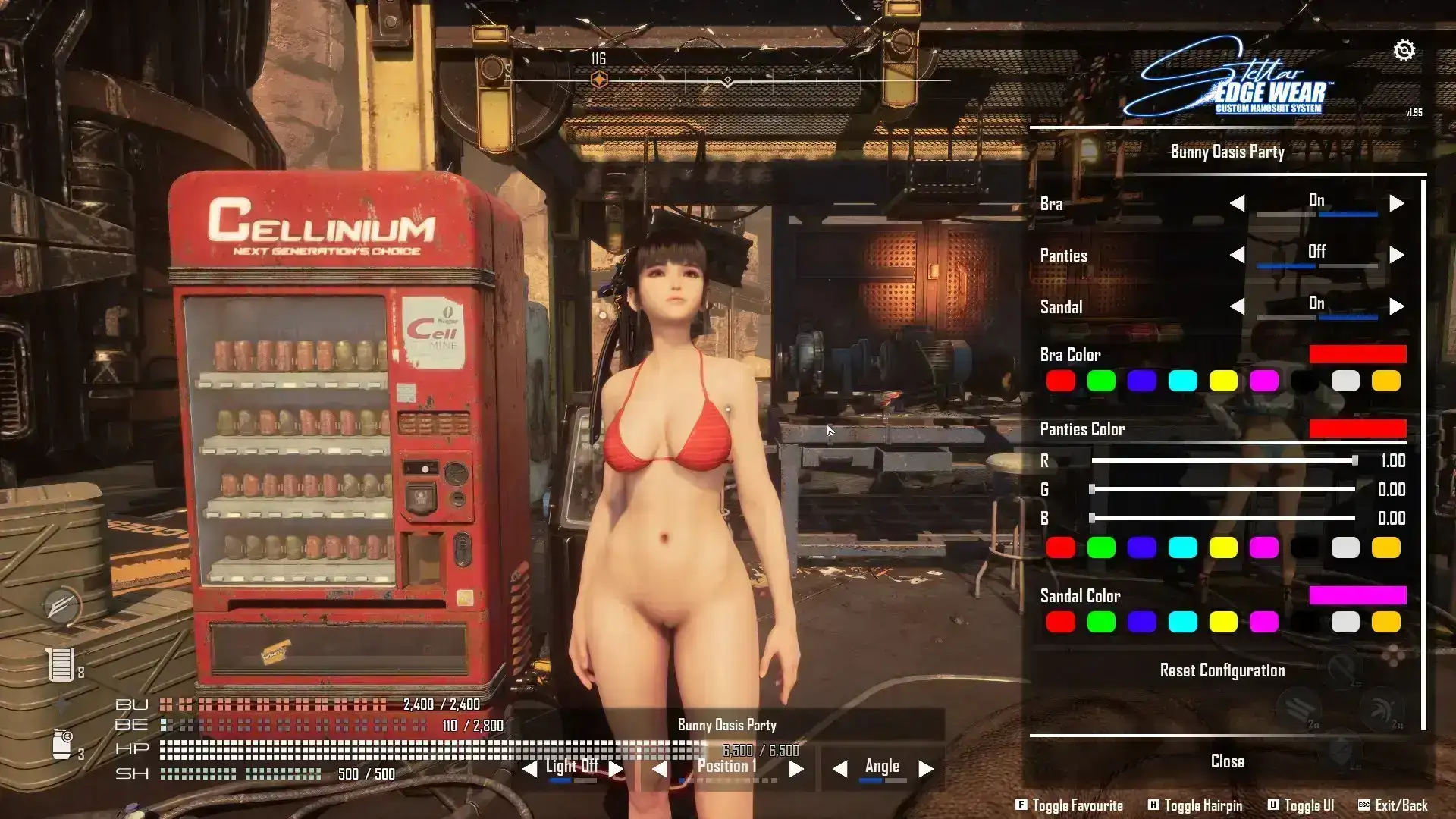Open the settings gear menu
This screenshot has width=1456, height=819.
pyautogui.click(x=1405, y=50)
